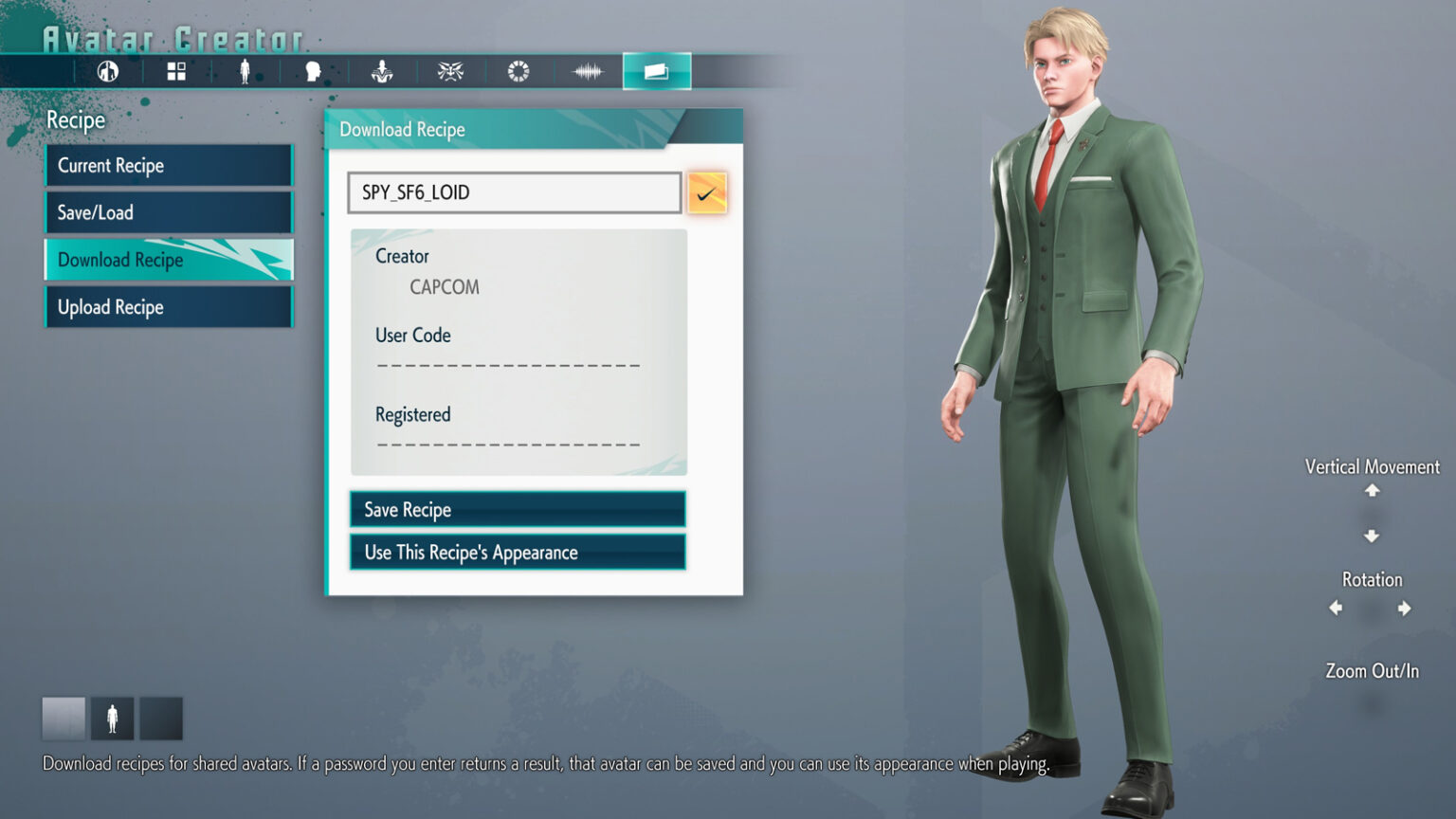The height and width of the screenshot is (819, 1456).
Task: Select Use This Recipe's Appearance
Action: point(517,552)
